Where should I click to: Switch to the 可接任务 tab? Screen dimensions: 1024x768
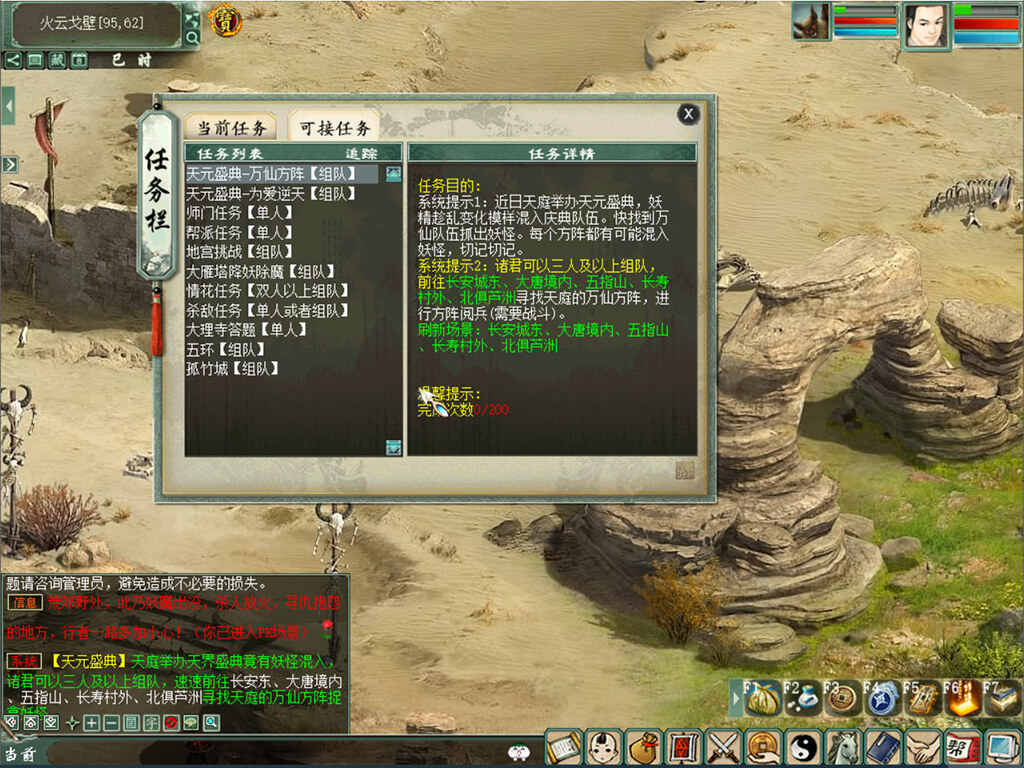(x=335, y=127)
